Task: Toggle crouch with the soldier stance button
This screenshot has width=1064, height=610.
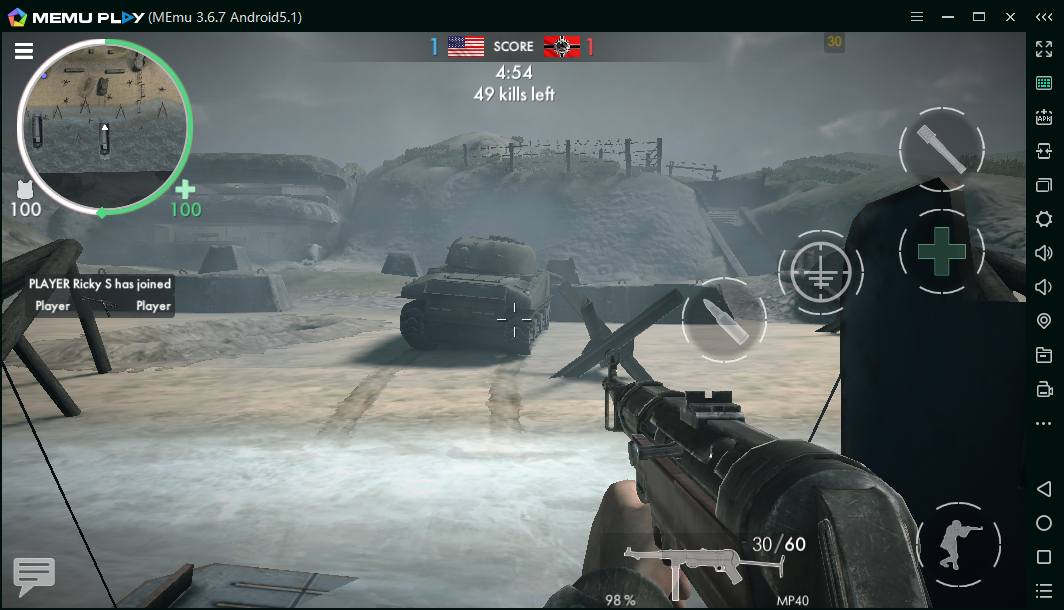Action: pos(958,543)
